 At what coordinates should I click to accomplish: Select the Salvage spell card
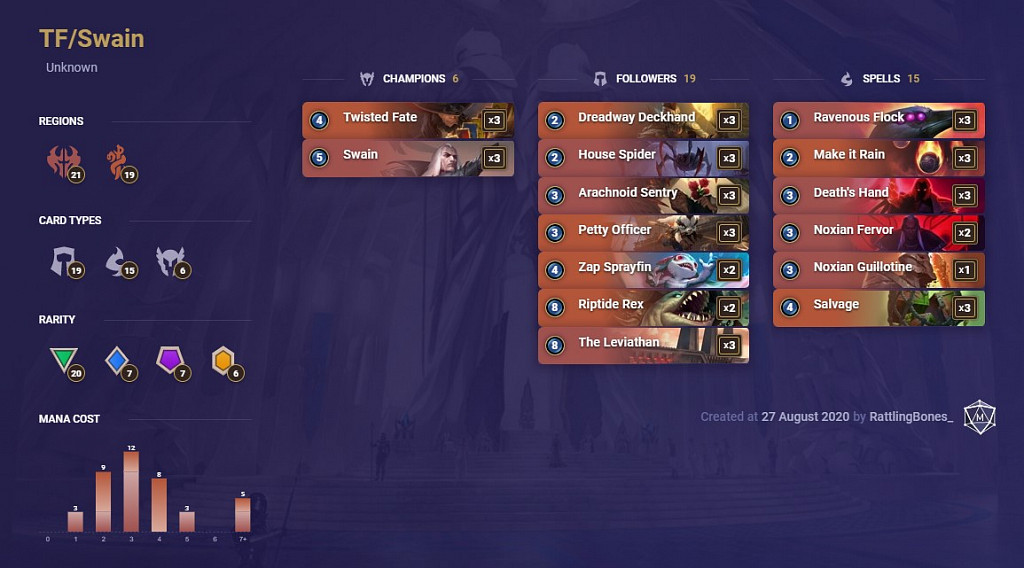pyautogui.click(x=878, y=307)
